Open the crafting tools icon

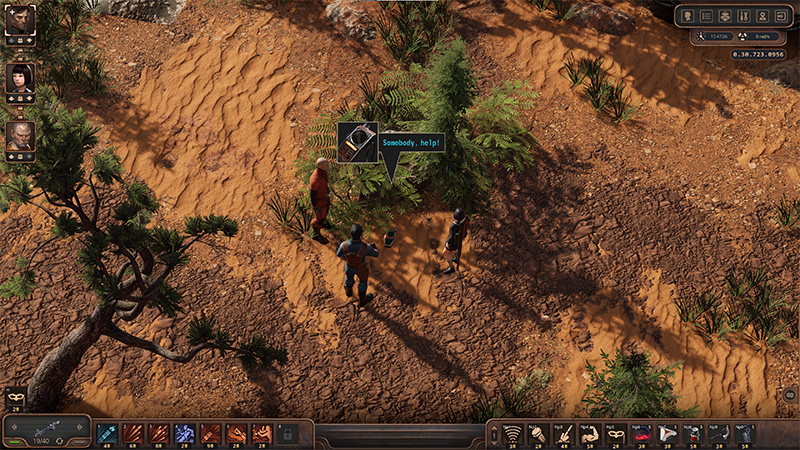pyautogui.click(x=742, y=16)
